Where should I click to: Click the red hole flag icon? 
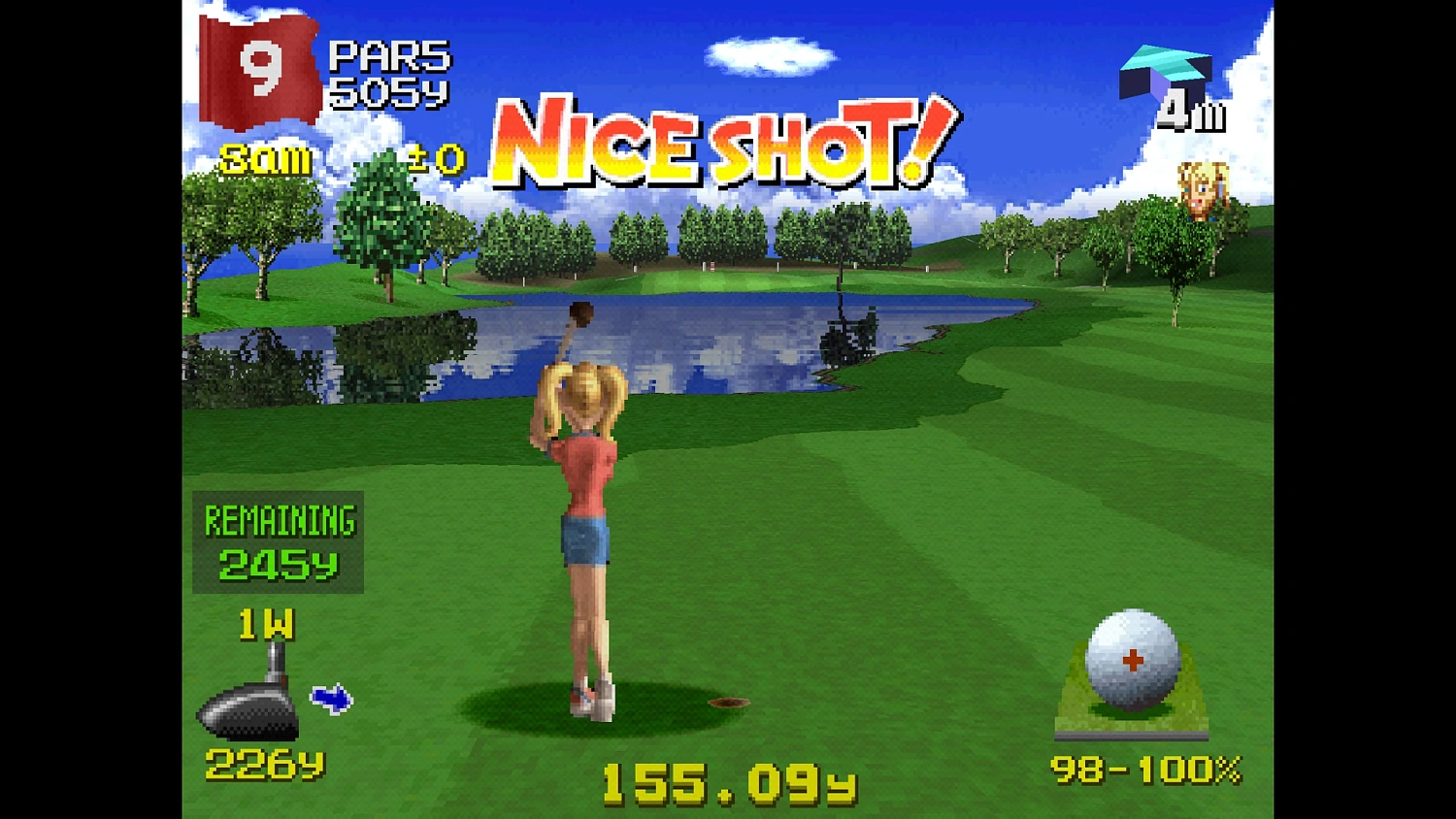(x=257, y=68)
